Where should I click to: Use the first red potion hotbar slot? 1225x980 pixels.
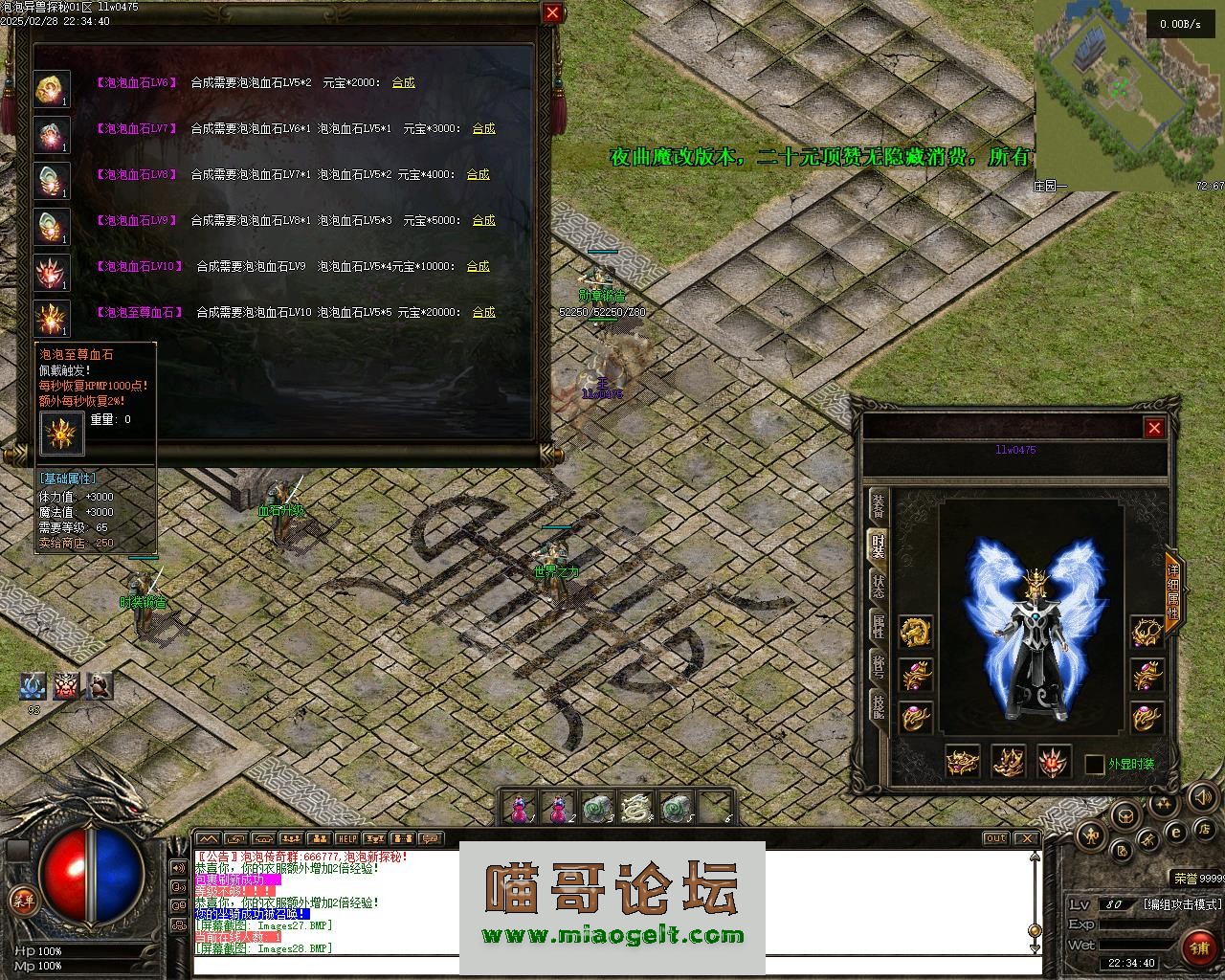coord(519,809)
